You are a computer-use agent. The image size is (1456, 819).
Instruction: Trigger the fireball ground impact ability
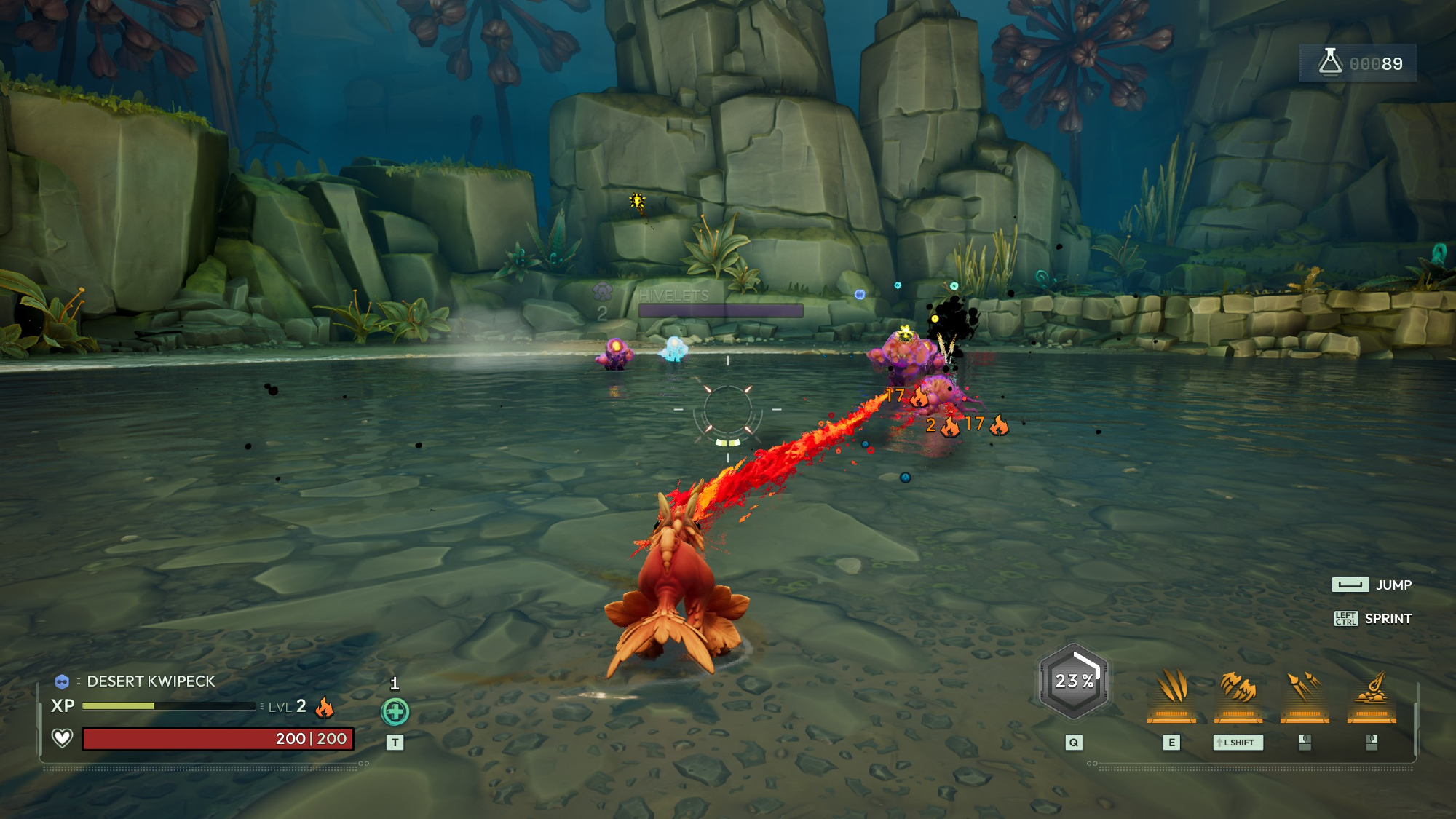point(1372,689)
